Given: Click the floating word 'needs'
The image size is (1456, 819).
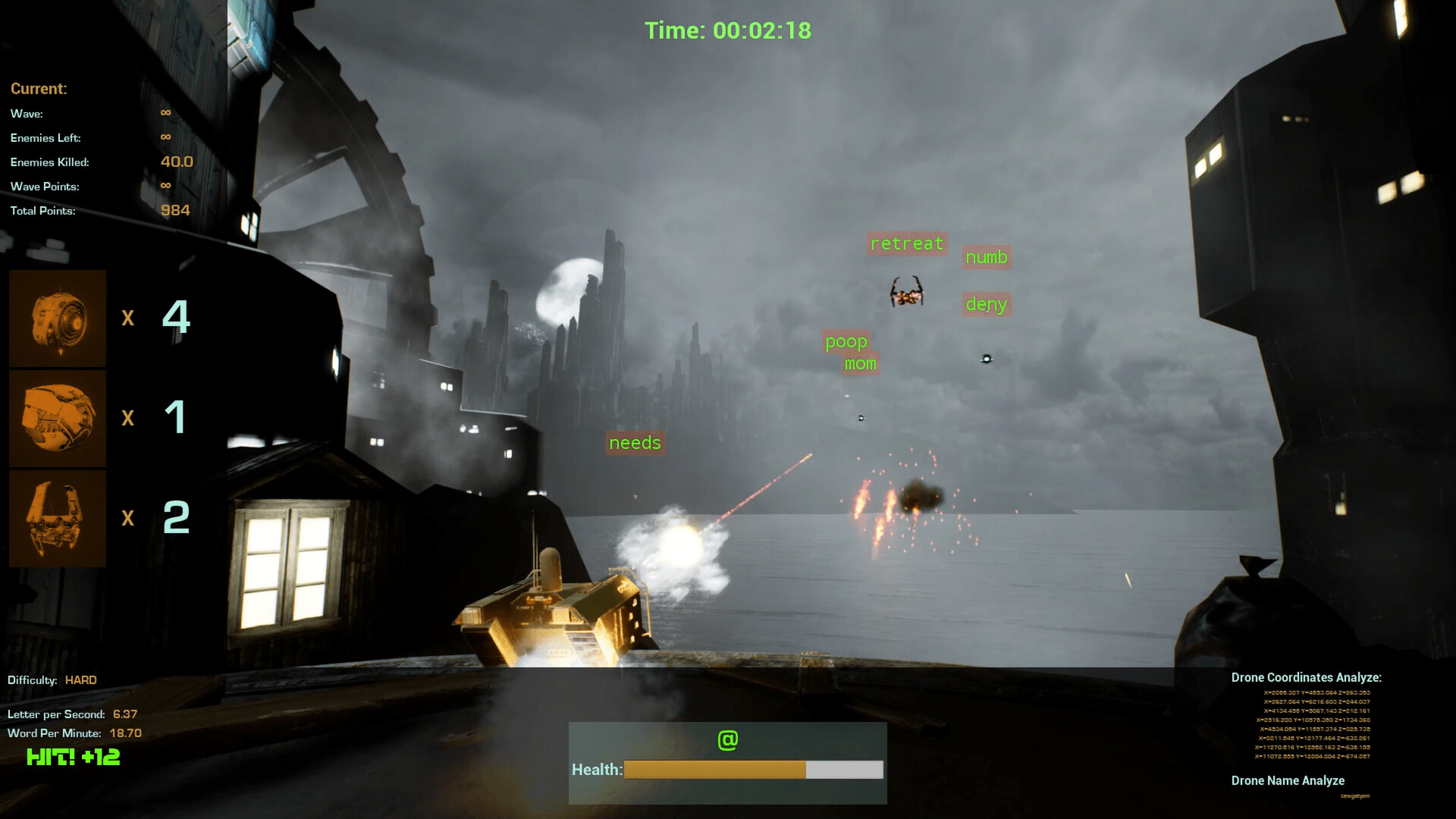Looking at the screenshot, I should pyautogui.click(x=635, y=443).
